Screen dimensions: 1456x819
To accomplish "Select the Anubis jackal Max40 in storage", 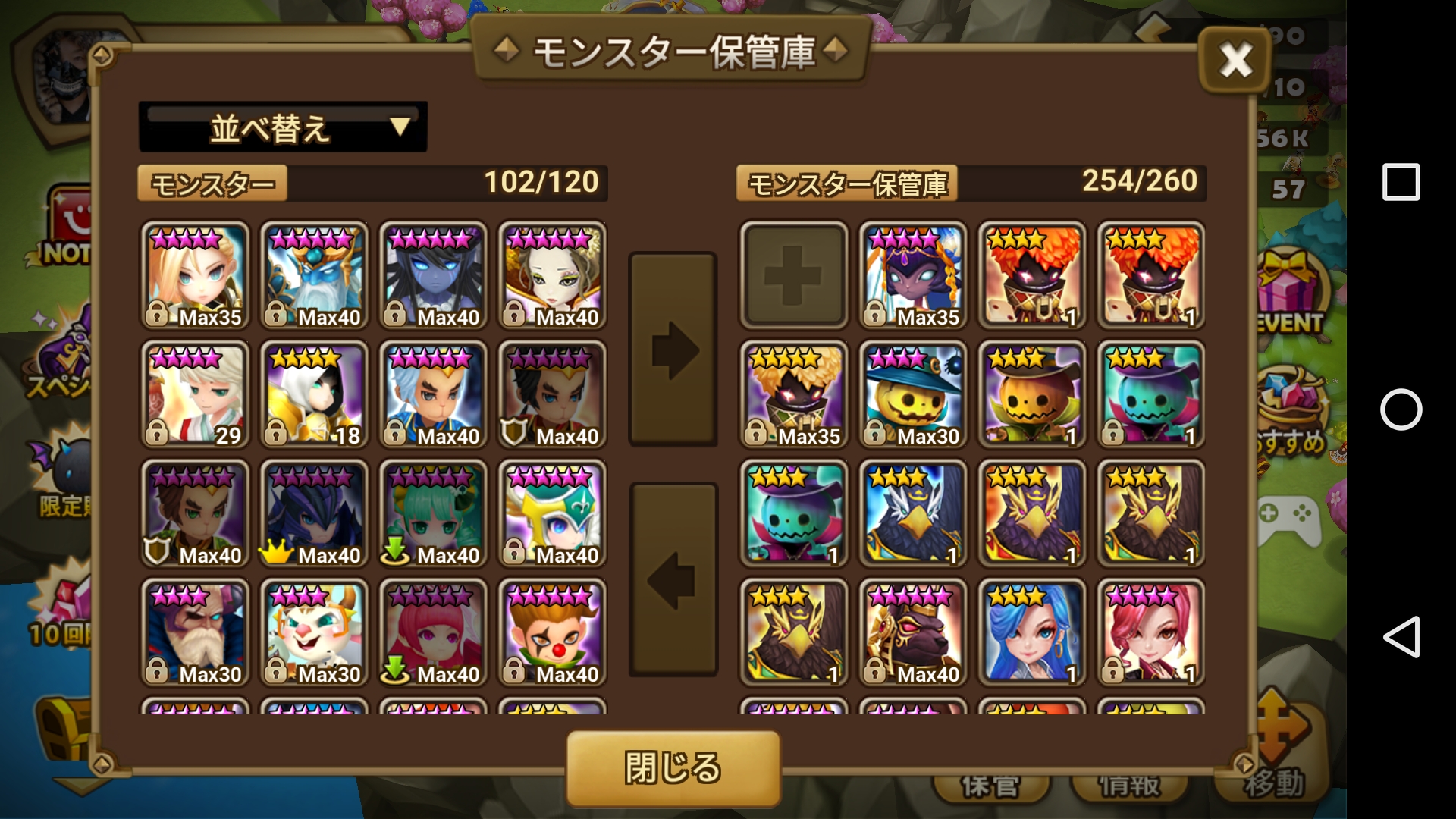I will pos(912,632).
